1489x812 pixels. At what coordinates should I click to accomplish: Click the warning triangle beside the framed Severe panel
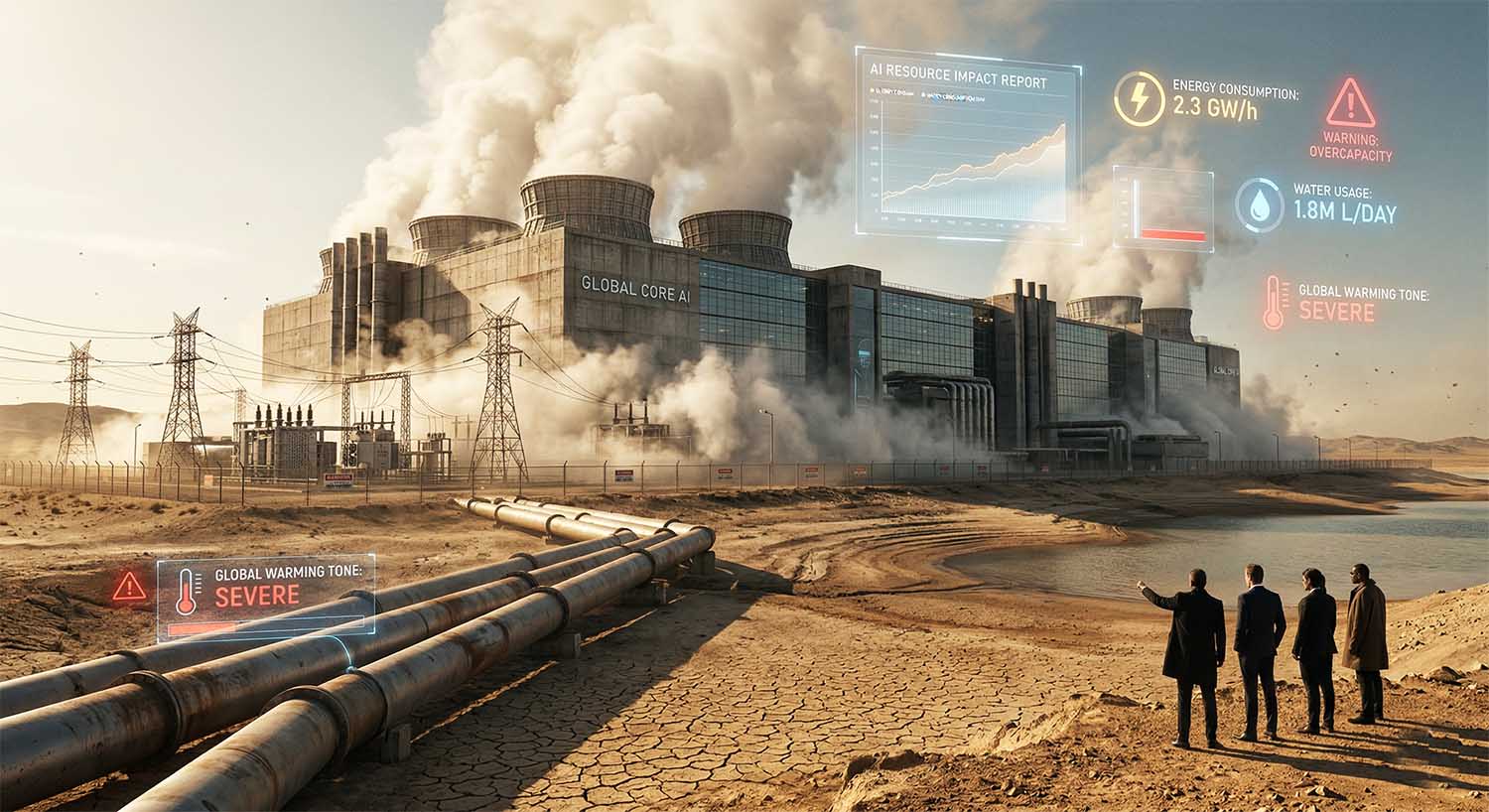(129, 587)
